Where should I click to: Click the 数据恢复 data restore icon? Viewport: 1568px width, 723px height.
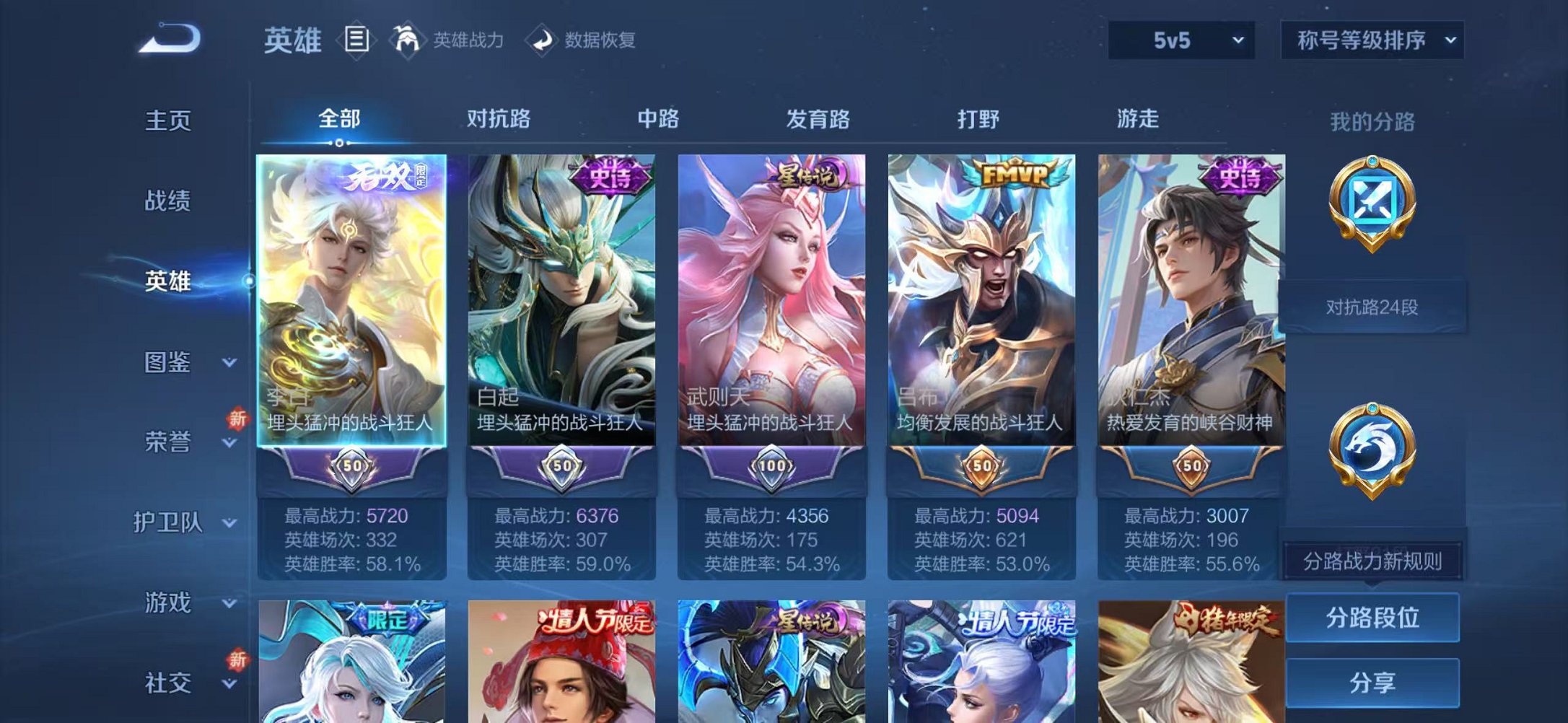pyautogui.click(x=543, y=40)
